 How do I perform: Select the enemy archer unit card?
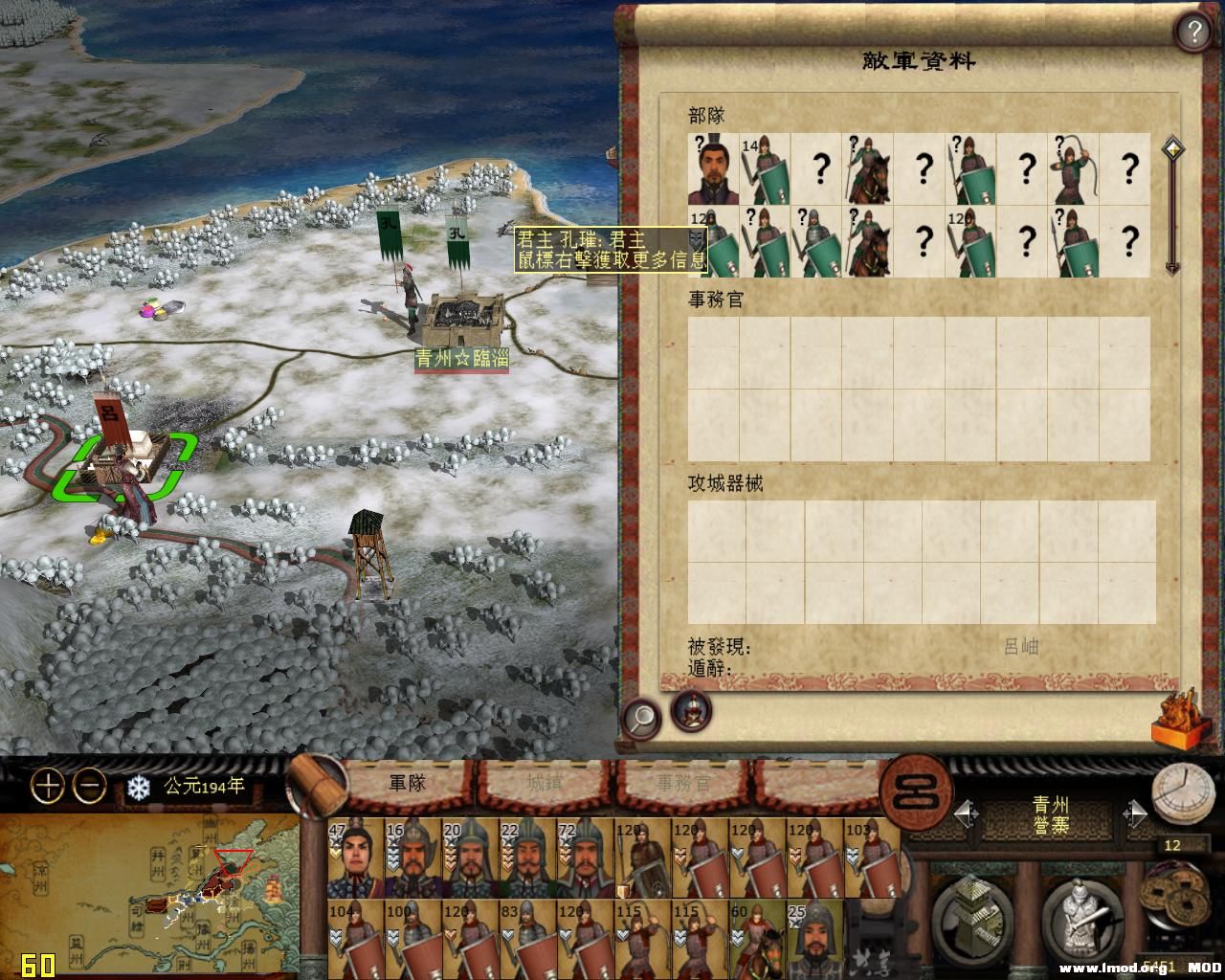(1074, 169)
